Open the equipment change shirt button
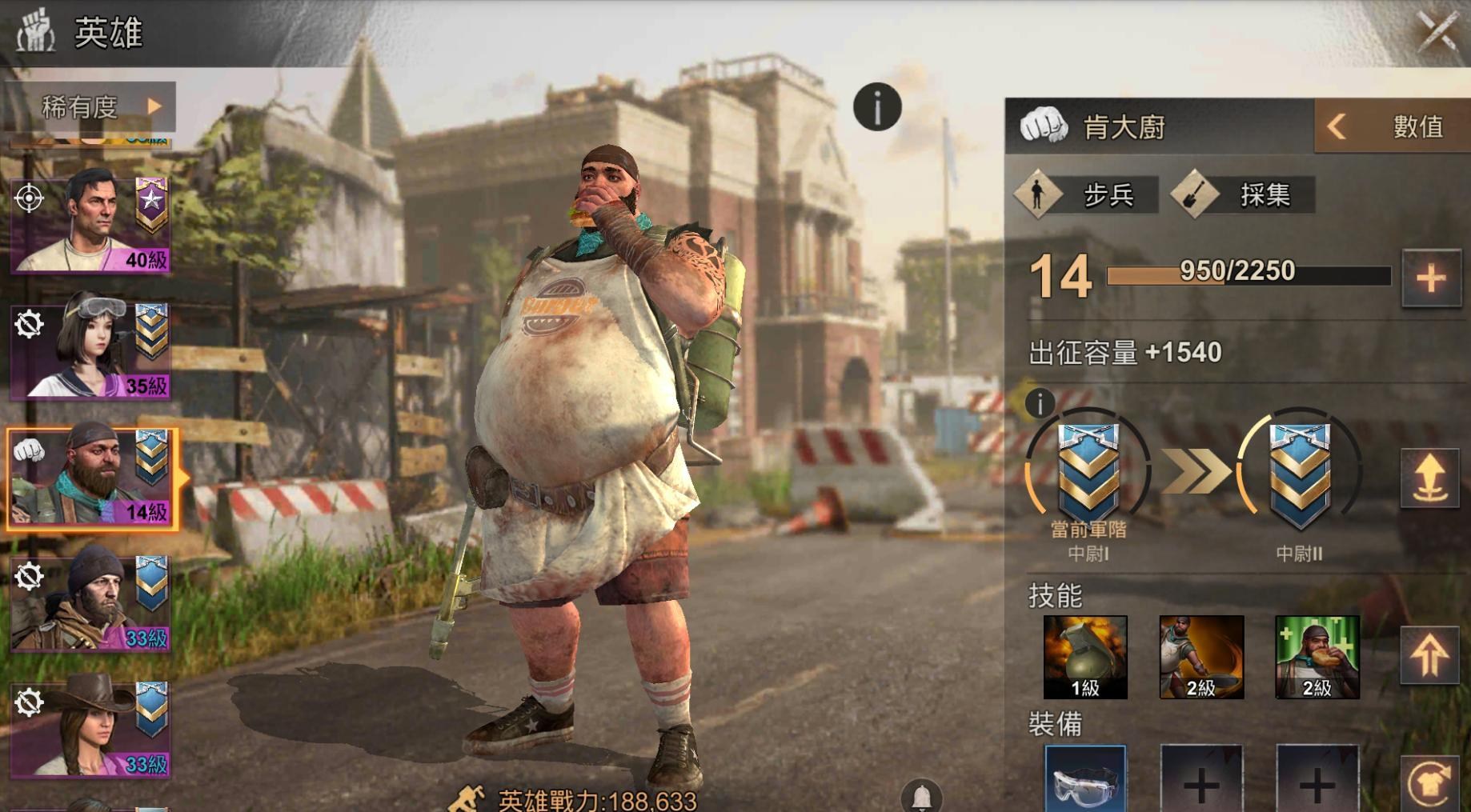 tap(1429, 783)
